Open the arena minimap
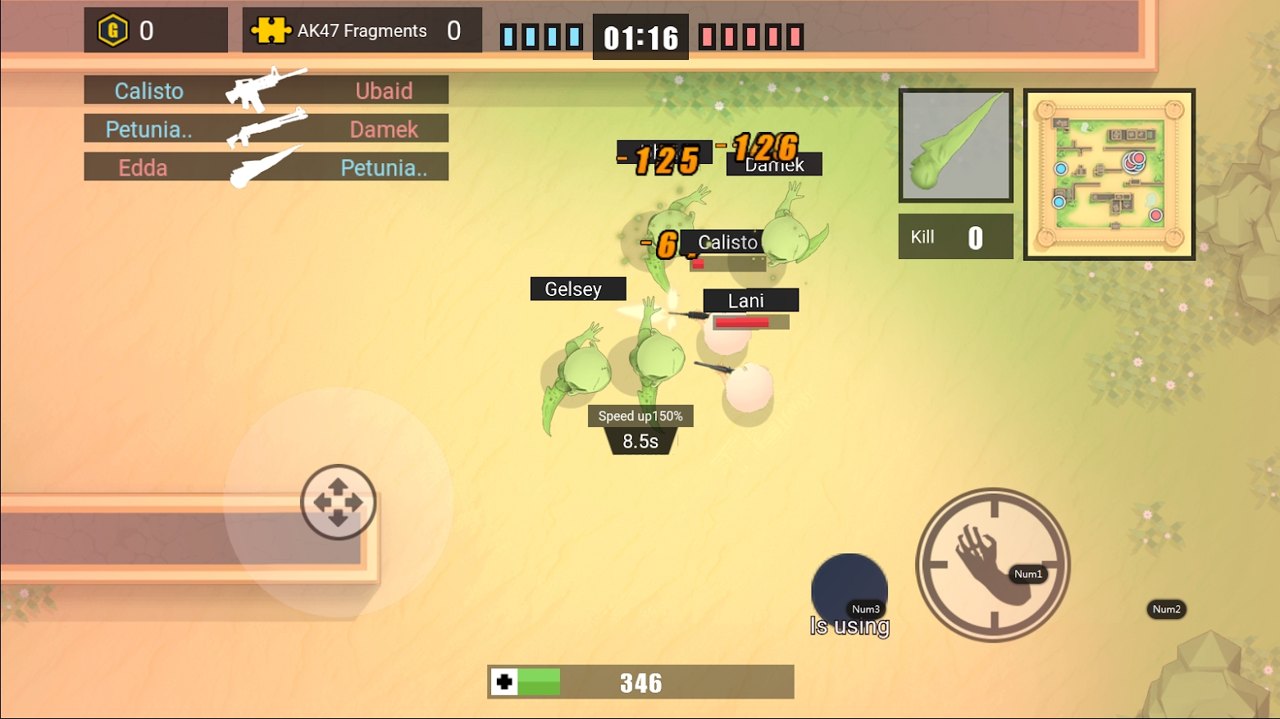Image resolution: width=1280 pixels, height=719 pixels. pos(1109,174)
